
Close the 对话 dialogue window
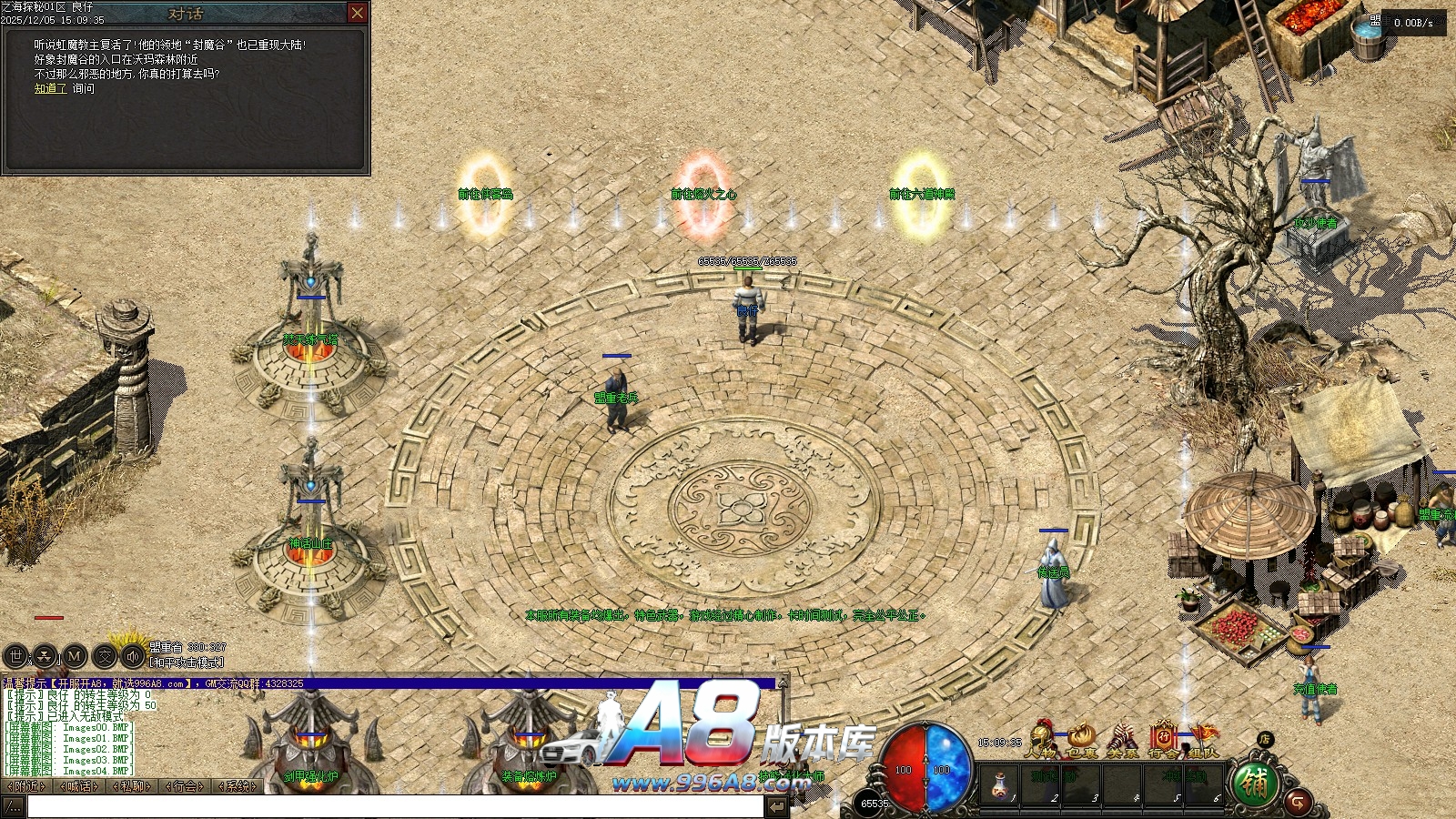[358, 13]
